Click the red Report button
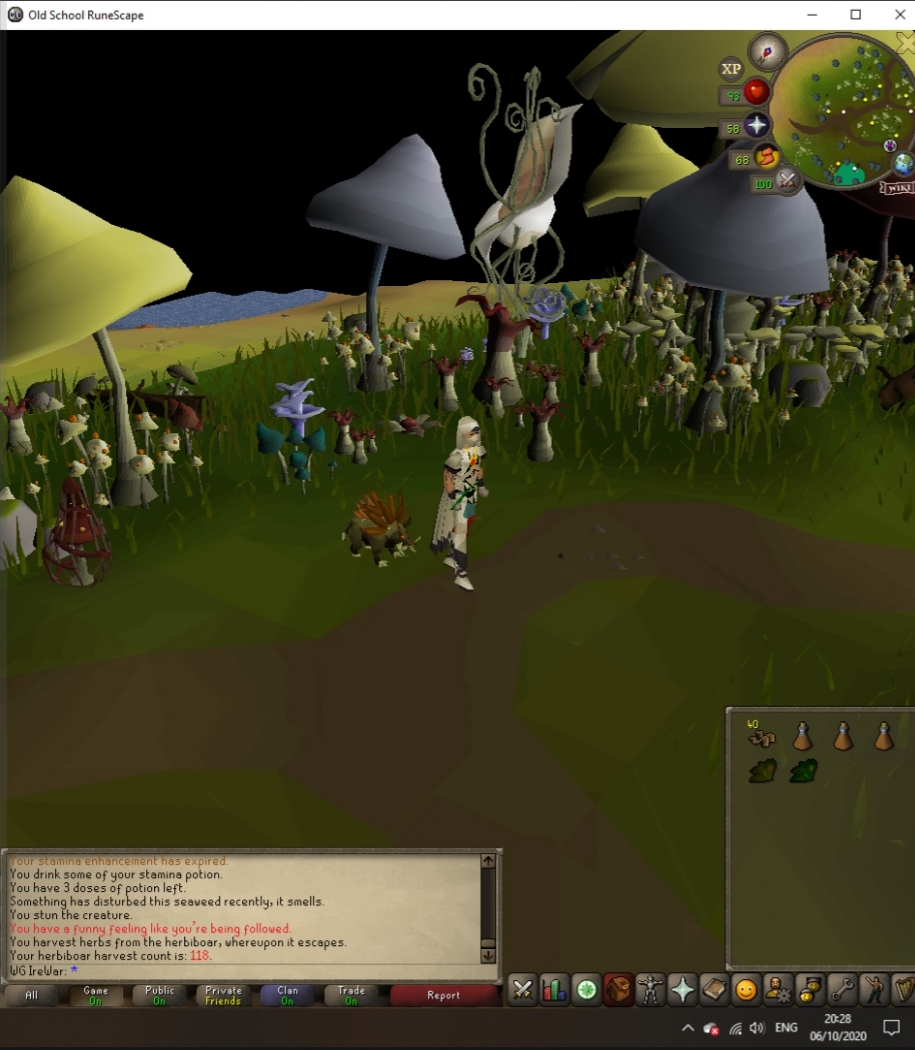915x1050 pixels. coord(443,995)
